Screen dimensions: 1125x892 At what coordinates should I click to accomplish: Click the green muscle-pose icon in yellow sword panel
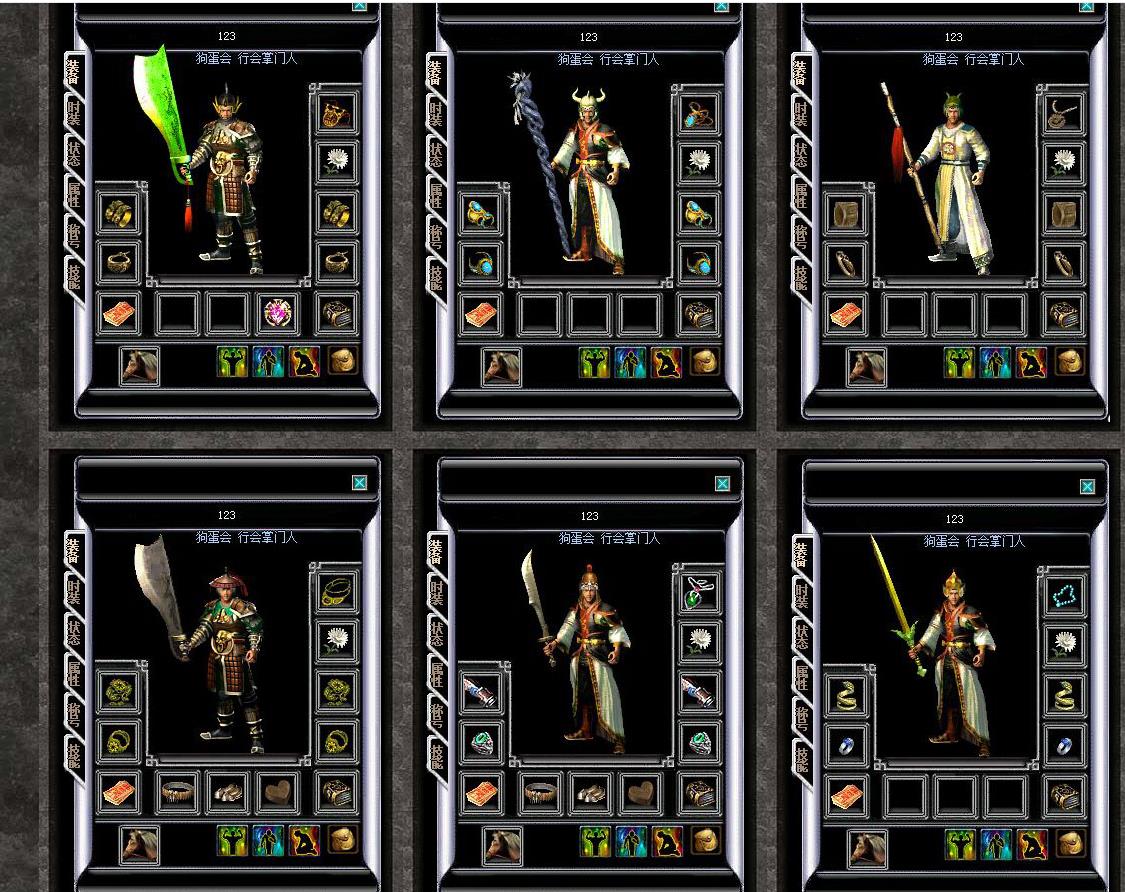click(x=960, y=843)
